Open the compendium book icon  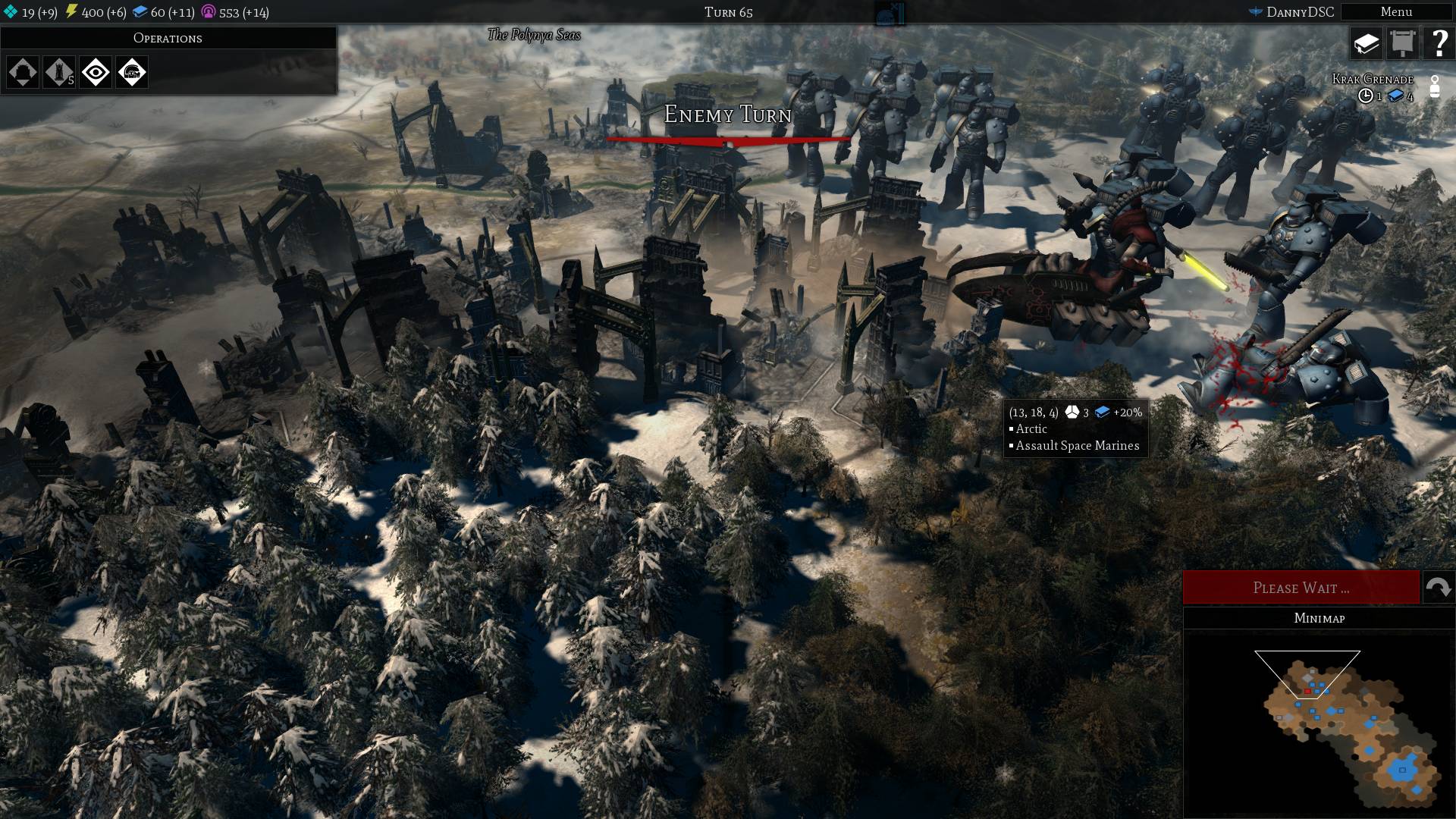[1366, 44]
